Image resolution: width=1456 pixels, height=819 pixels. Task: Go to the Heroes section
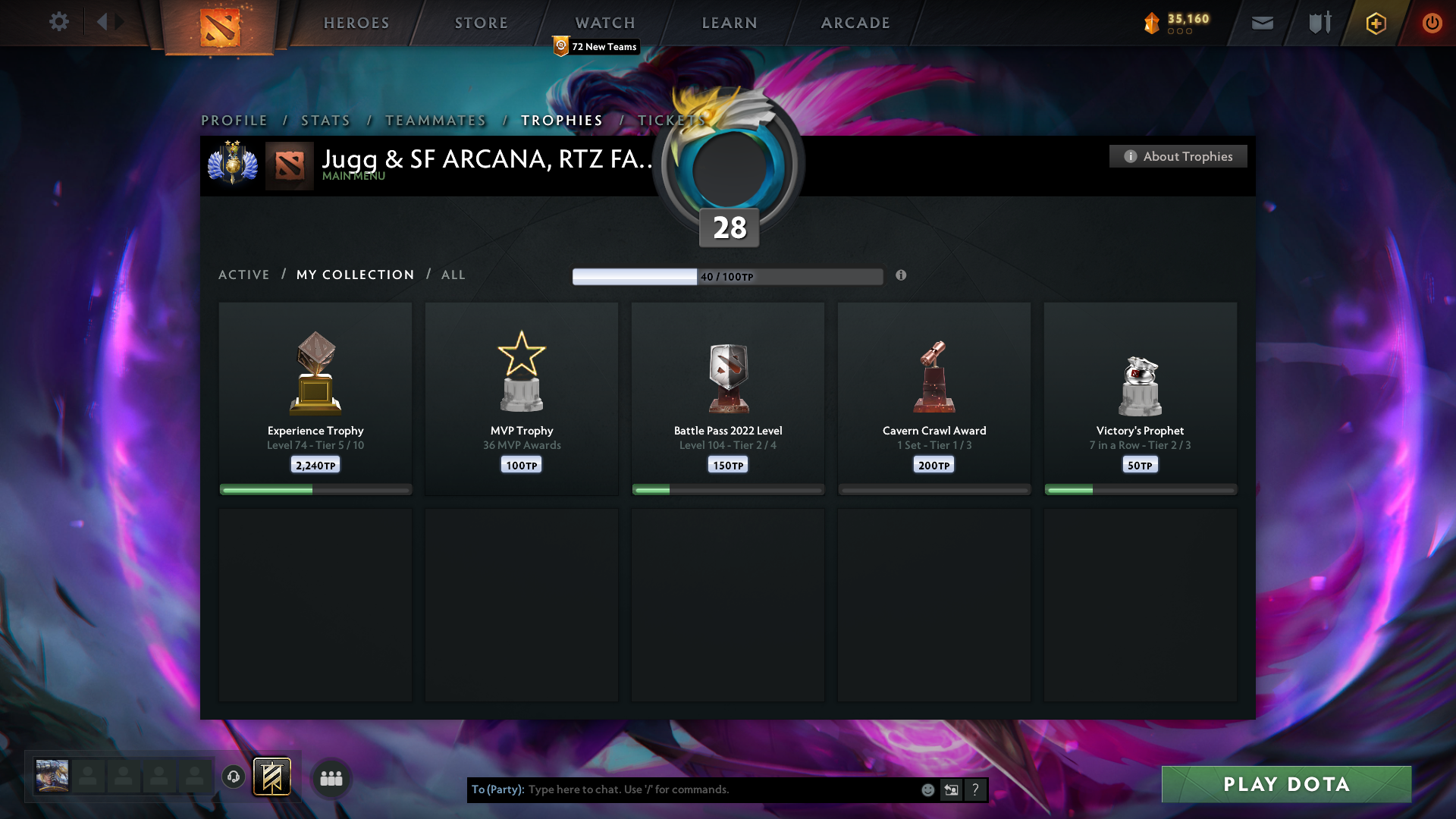[356, 23]
